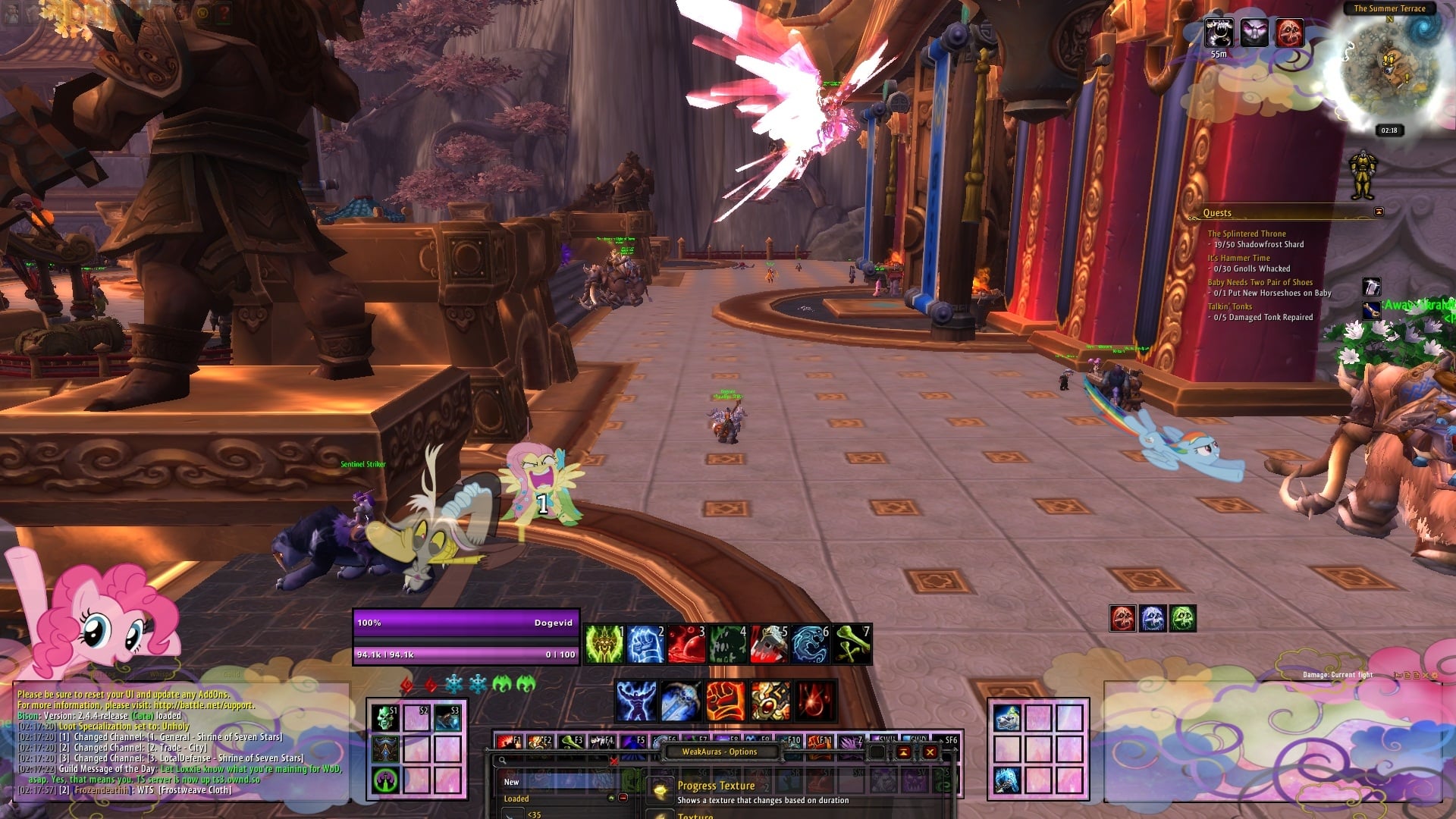Collapse the Quests tracker
Screen dimensions: 1456x819
click(1379, 212)
